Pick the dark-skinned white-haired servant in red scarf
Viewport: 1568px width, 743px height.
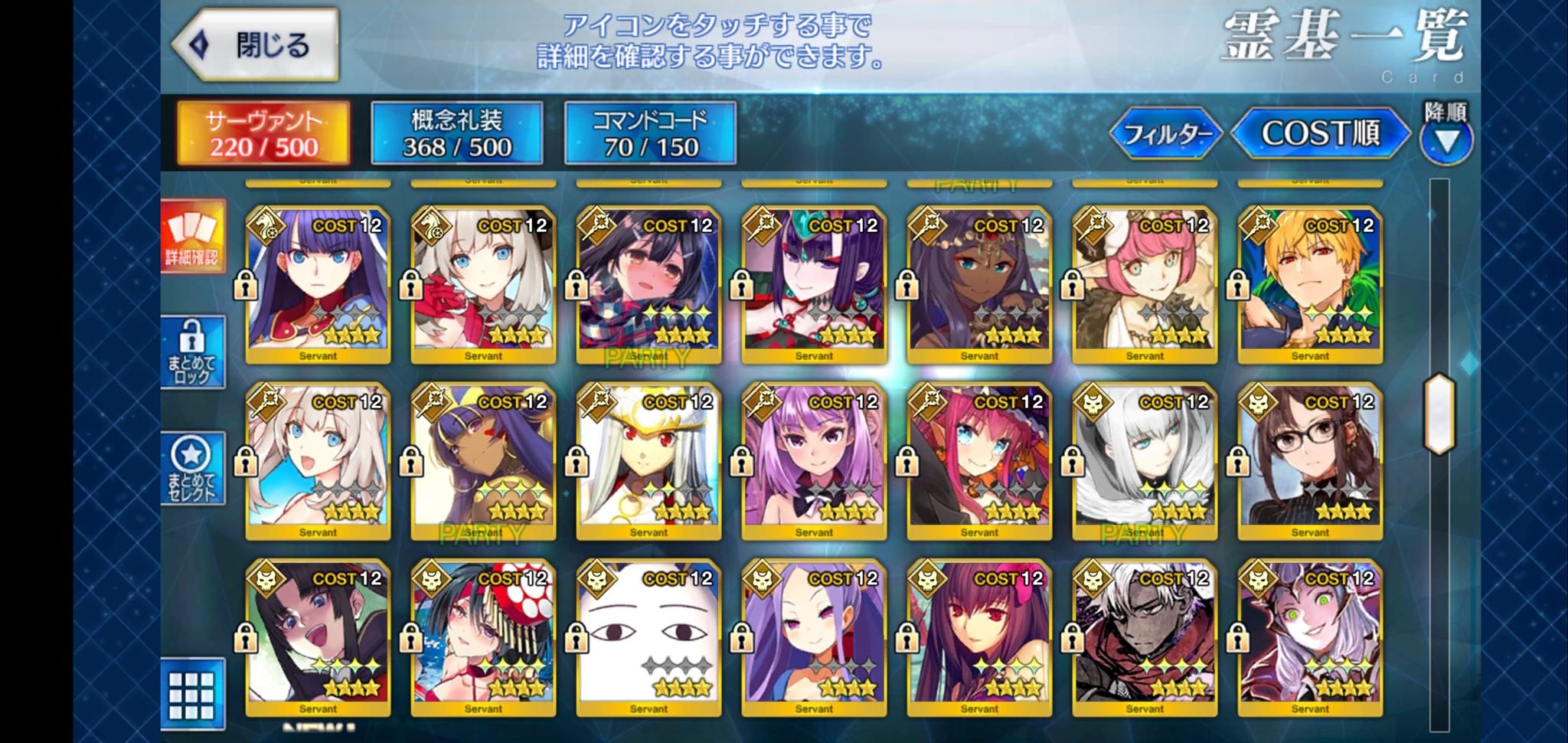tap(1145, 637)
